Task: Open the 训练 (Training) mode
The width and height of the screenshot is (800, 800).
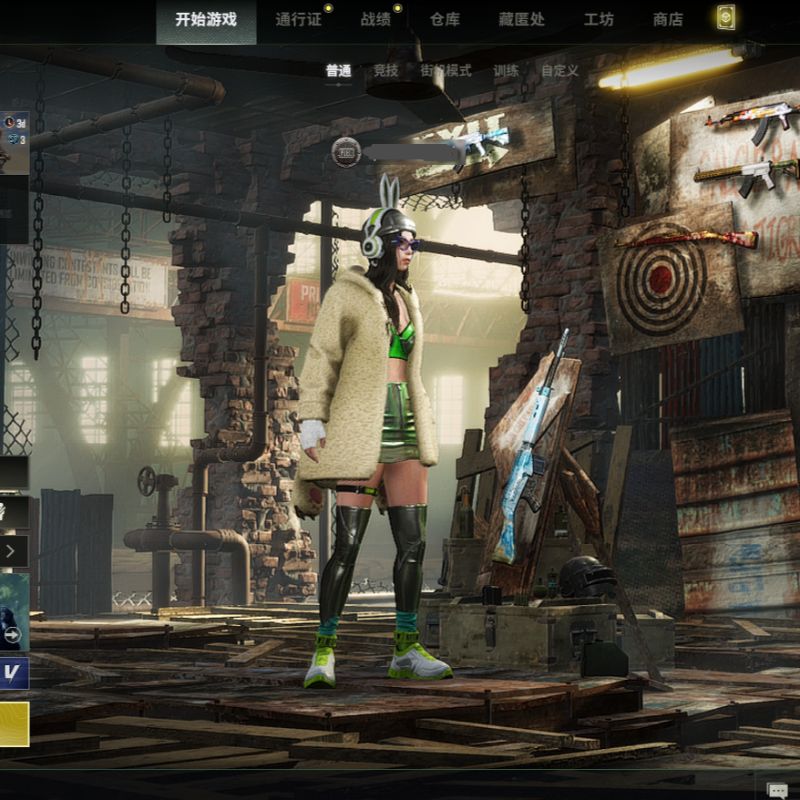Action: pos(506,71)
